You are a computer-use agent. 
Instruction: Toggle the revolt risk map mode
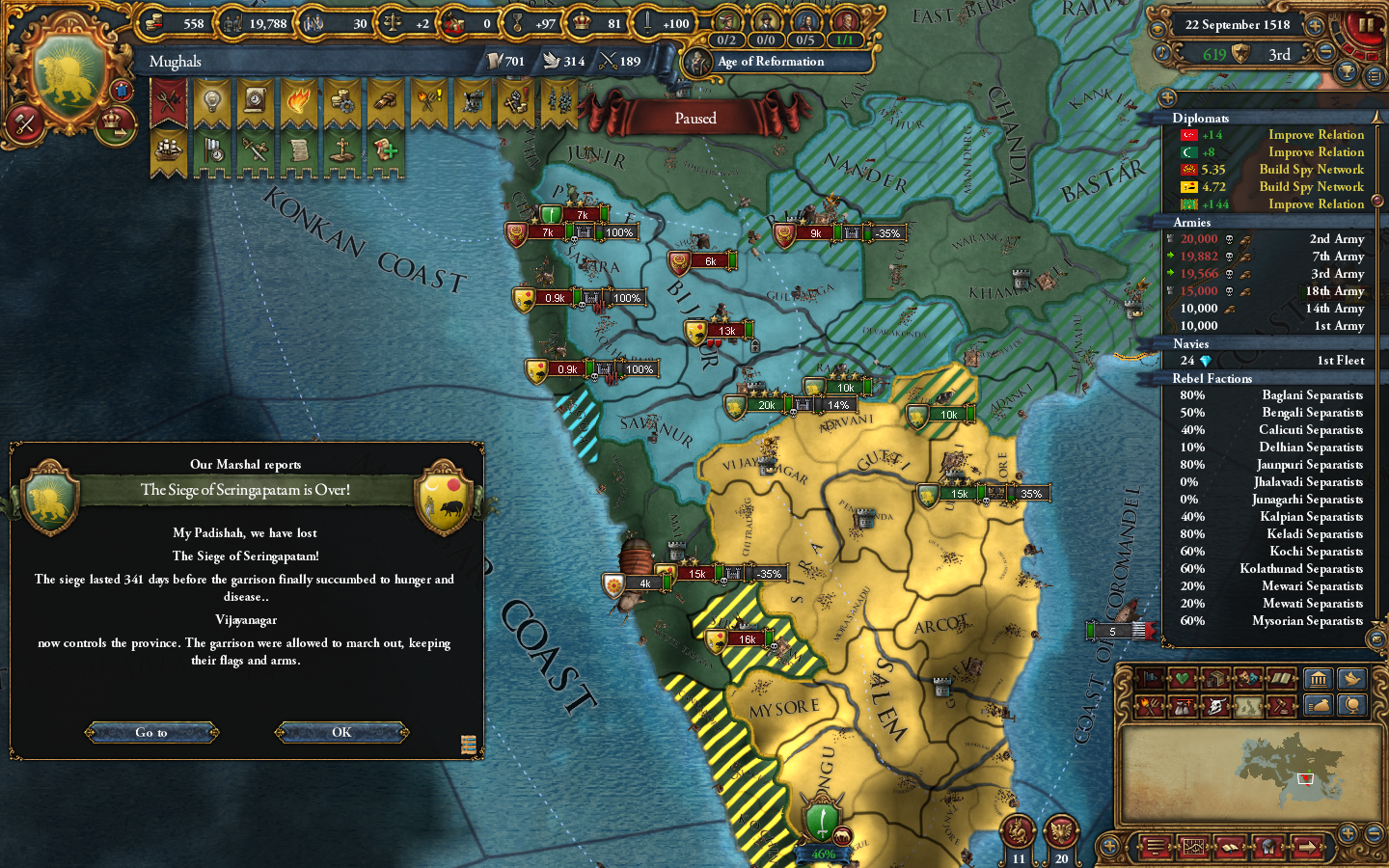[1150, 706]
